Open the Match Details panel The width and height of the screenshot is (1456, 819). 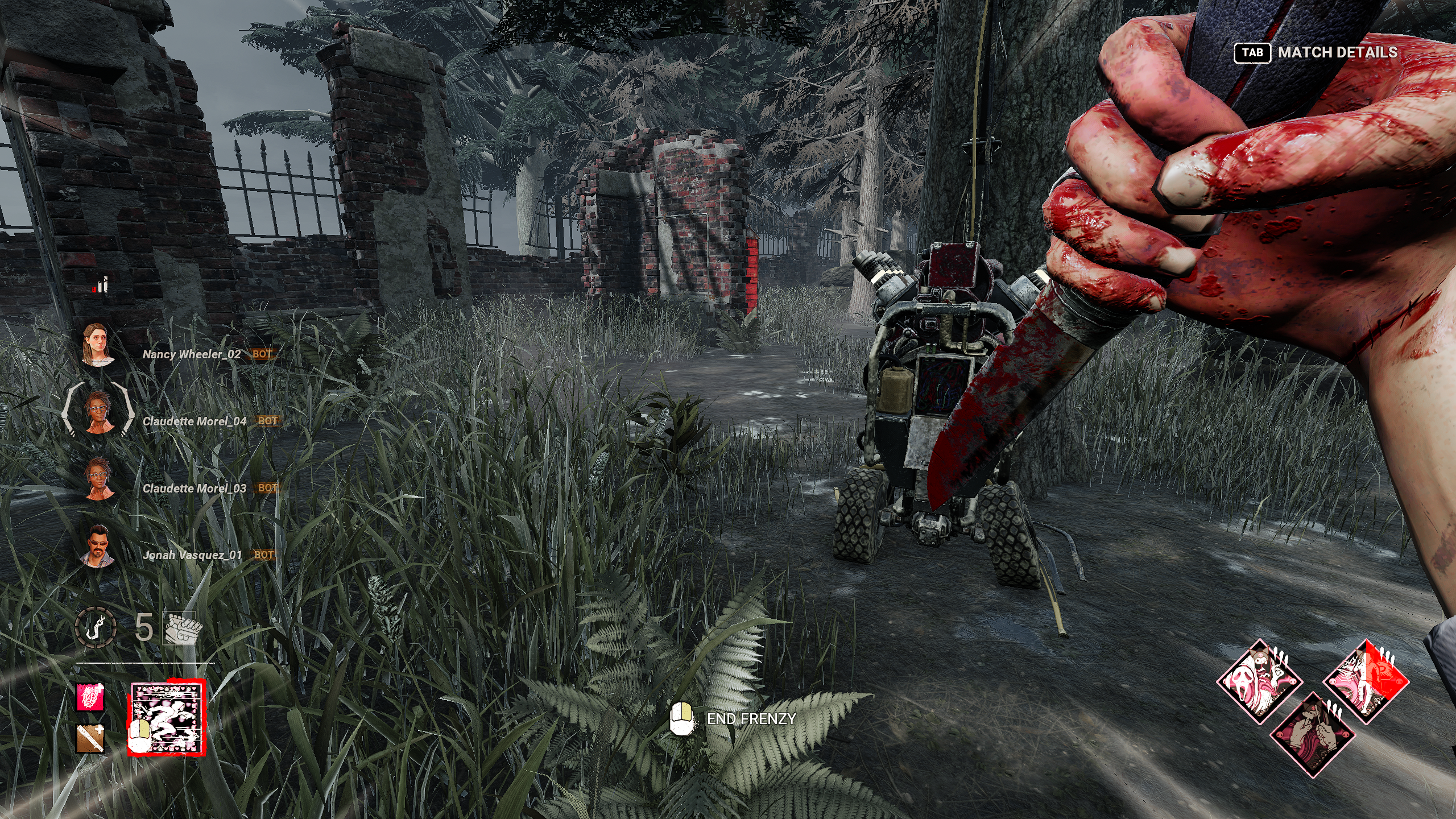click(1316, 53)
